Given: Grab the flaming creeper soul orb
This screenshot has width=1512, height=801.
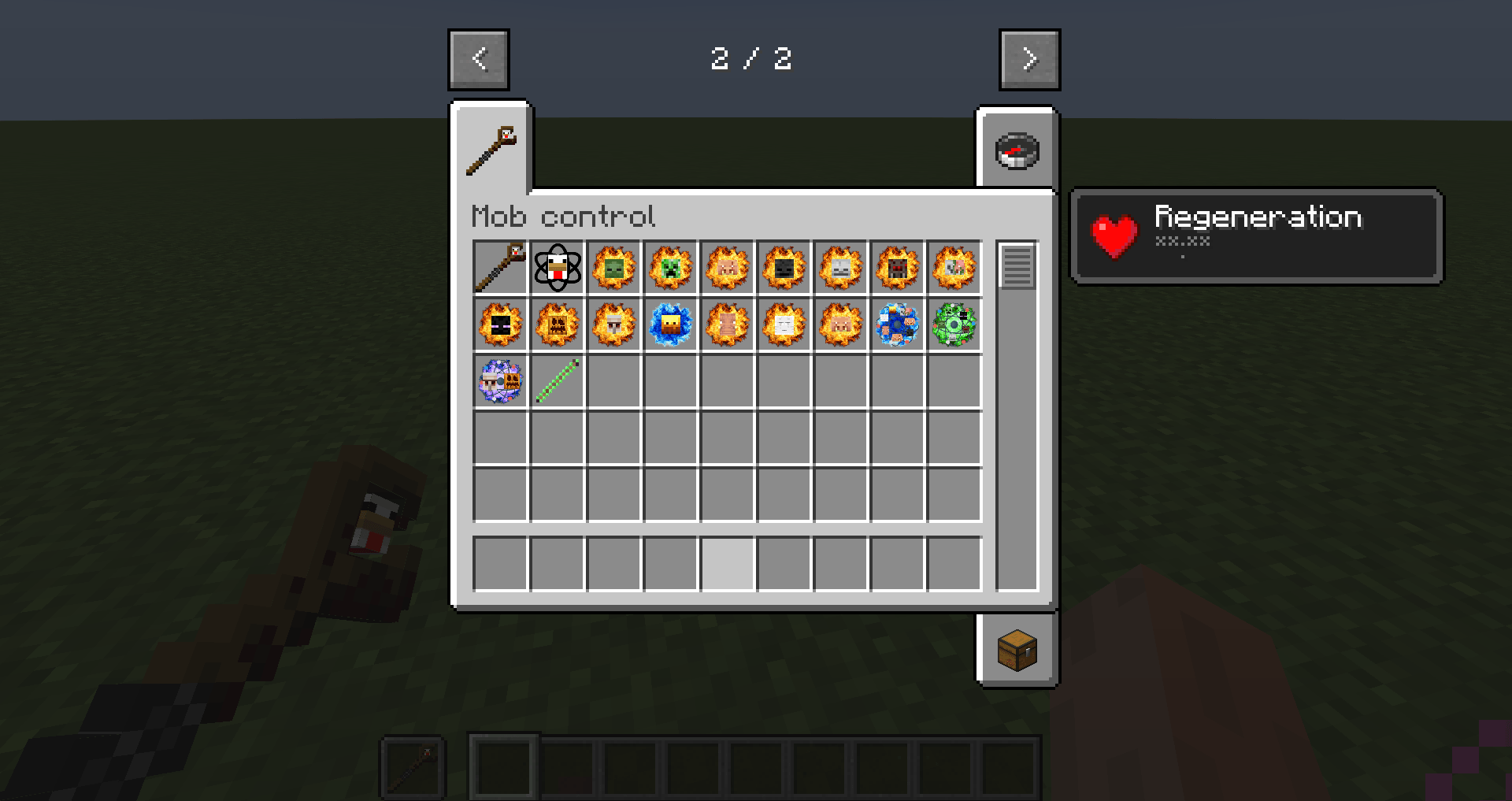Looking at the screenshot, I should 670,268.
